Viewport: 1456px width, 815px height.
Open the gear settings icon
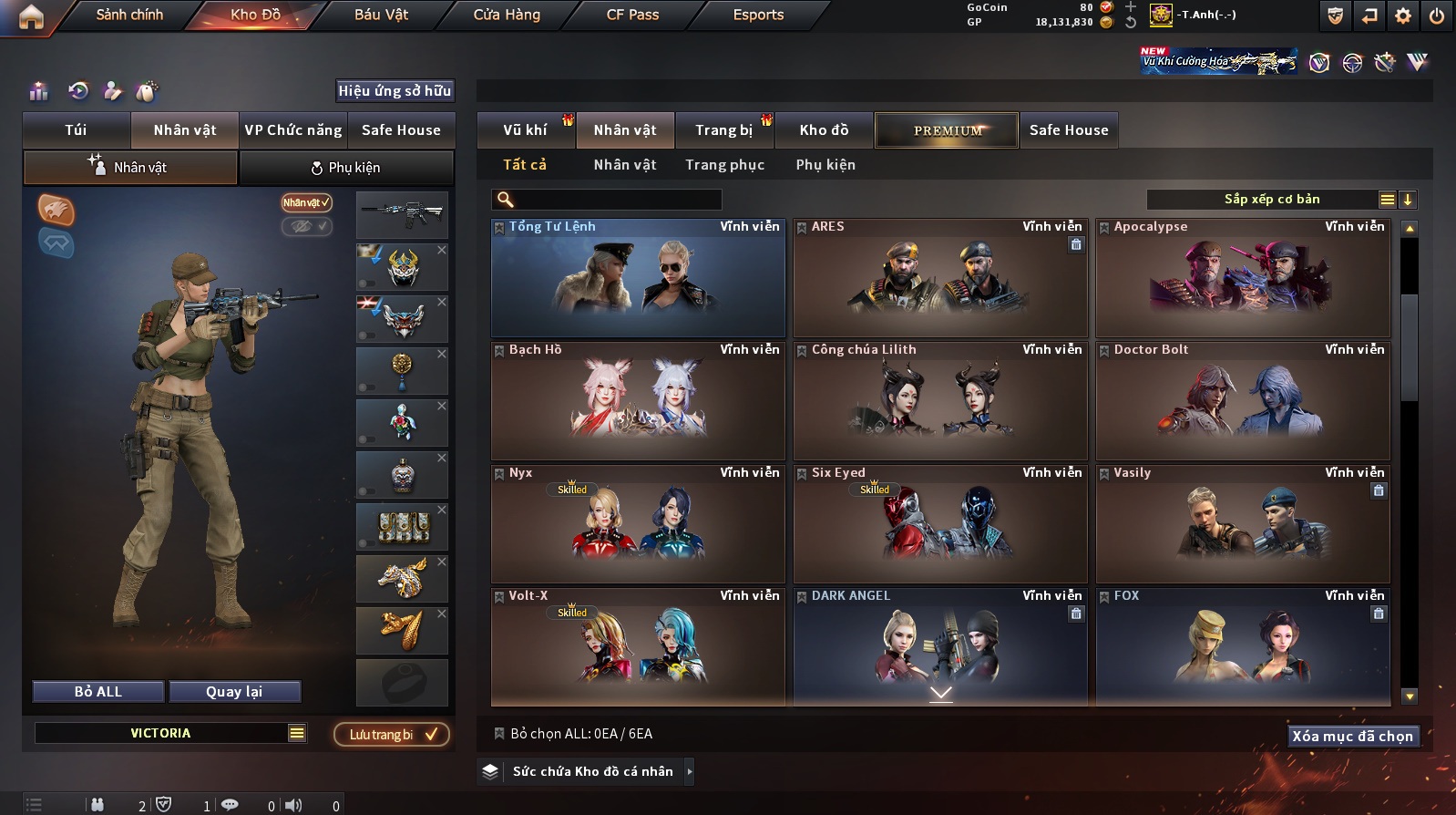coord(1403,15)
